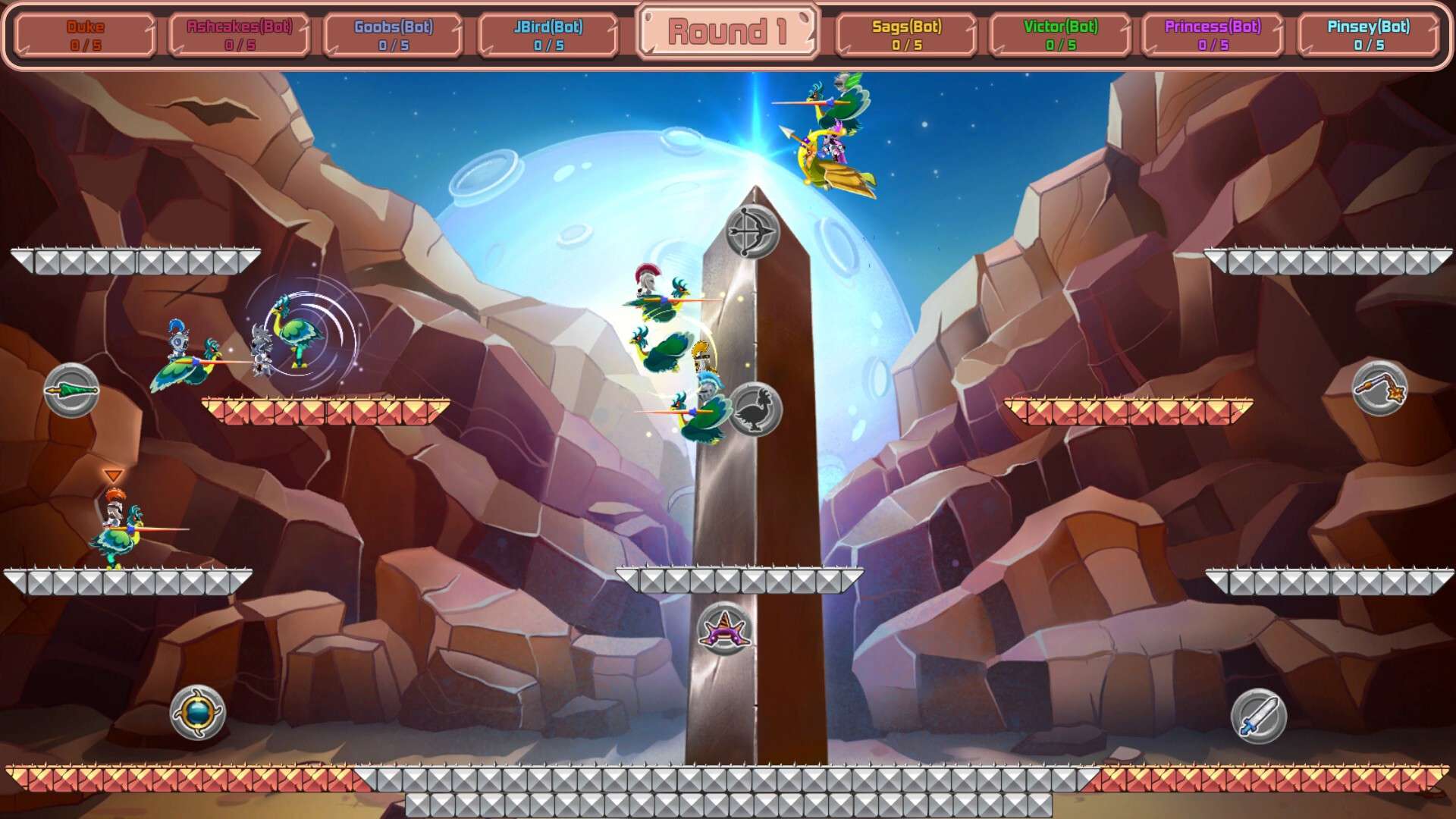This screenshot has width=1456, height=819.
Task: Click the Ashcakes(Bot) player panel
Action: tap(240, 36)
